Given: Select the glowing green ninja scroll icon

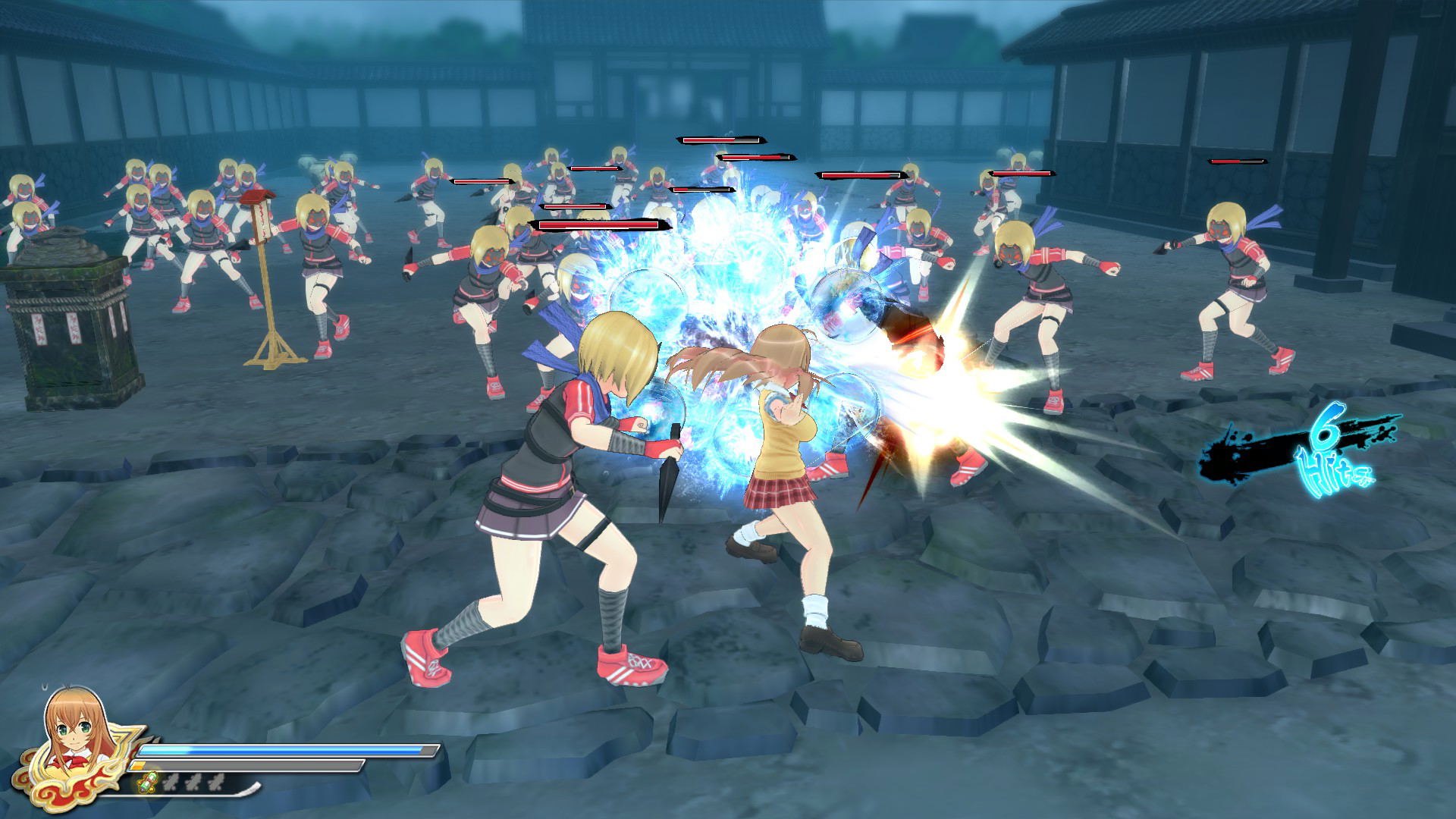Looking at the screenshot, I should pyautogui.click(x=149, y=783).
